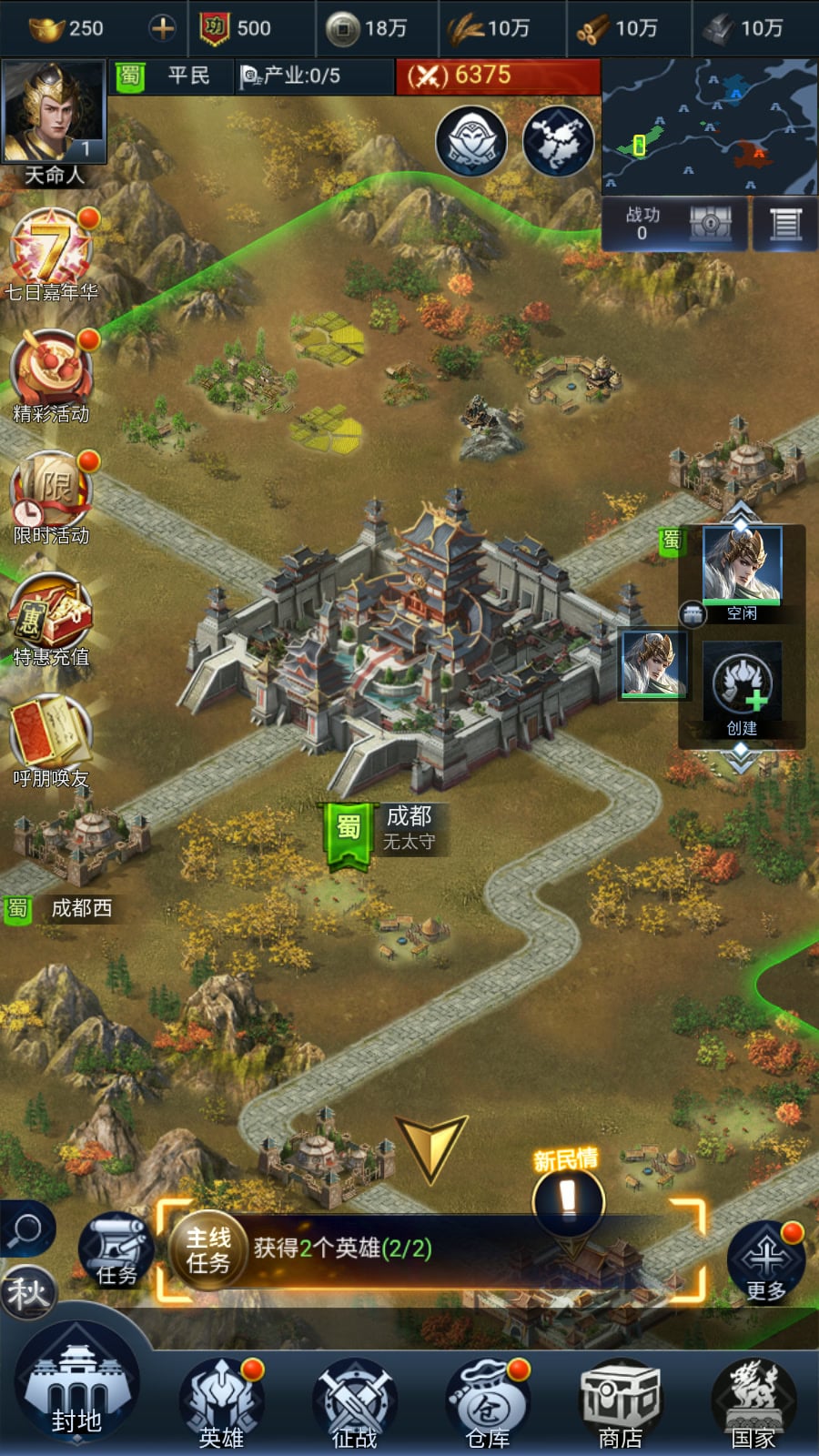Click the 天命人 player portrait

[x=54, y=113]
